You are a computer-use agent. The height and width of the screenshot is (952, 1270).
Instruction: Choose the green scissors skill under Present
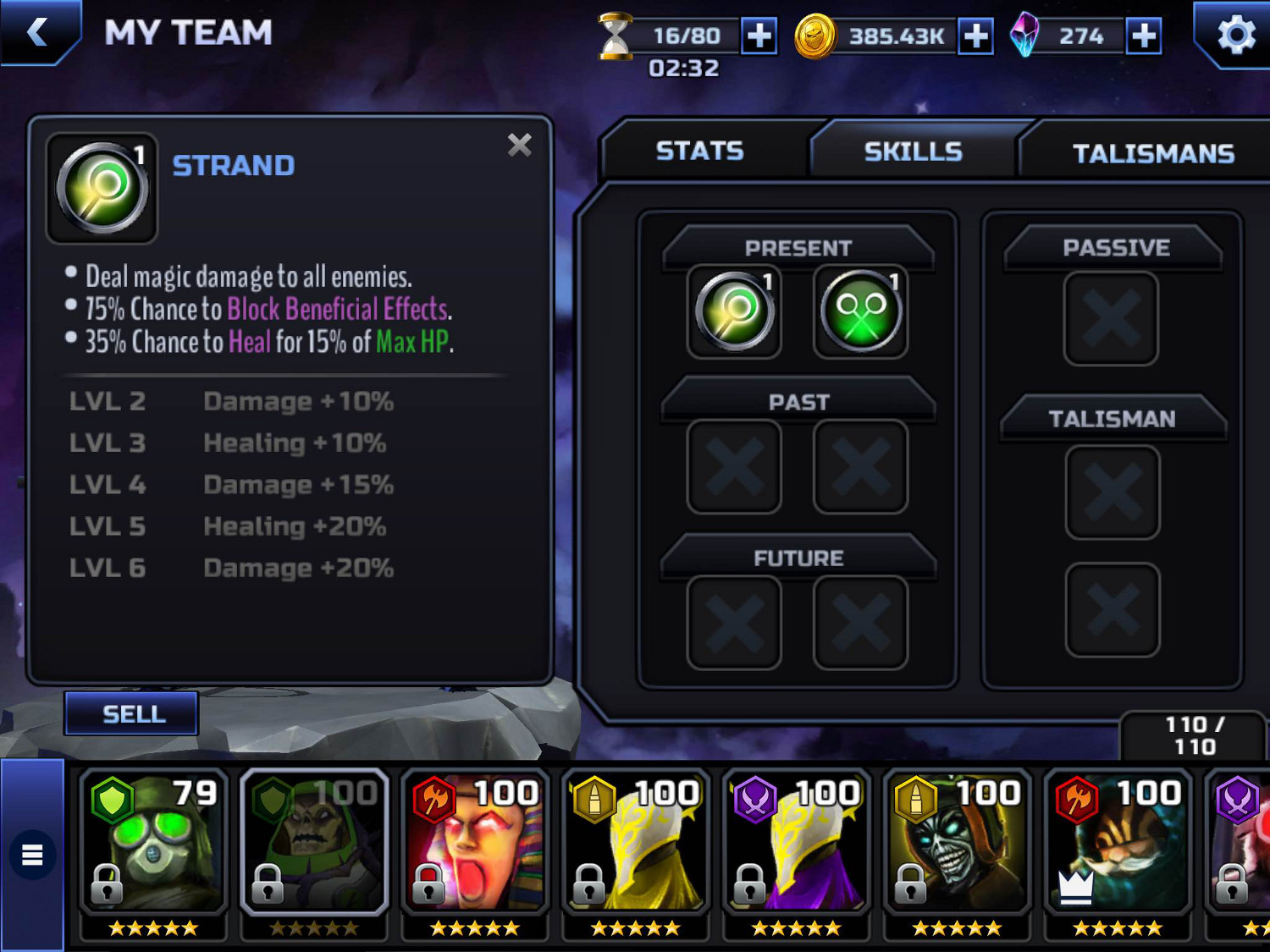860,311
